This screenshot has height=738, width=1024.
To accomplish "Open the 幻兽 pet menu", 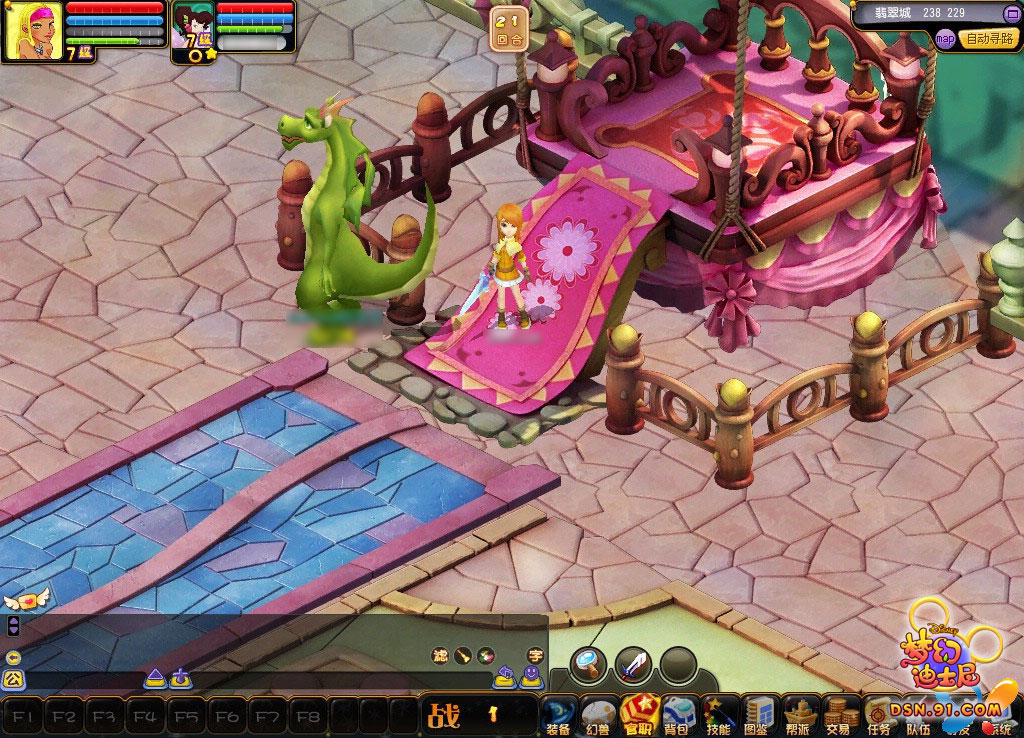I will pyautogui.click(x=599, y=716).
